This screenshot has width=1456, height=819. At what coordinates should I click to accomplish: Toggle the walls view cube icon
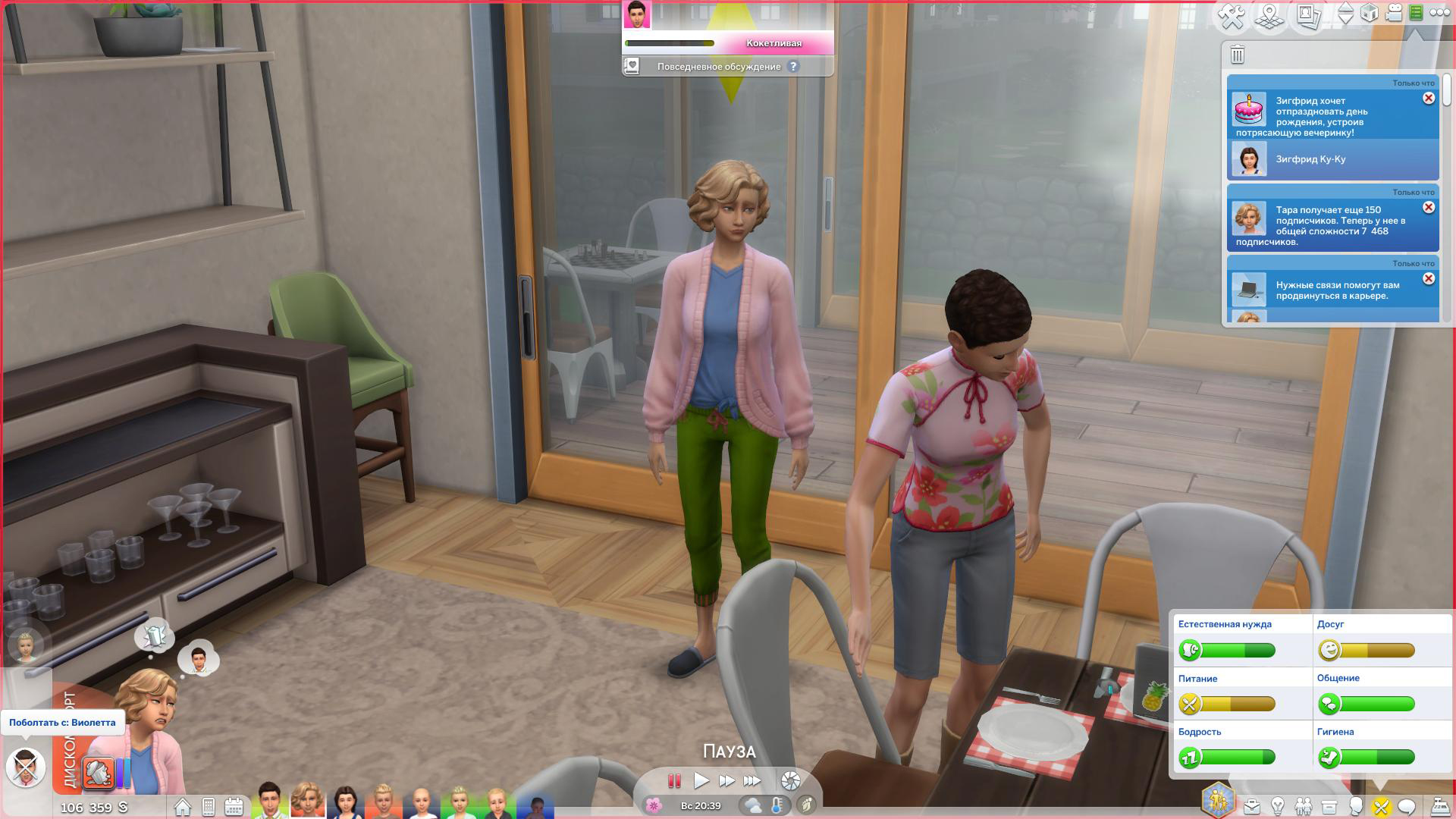pos(1370,13)
